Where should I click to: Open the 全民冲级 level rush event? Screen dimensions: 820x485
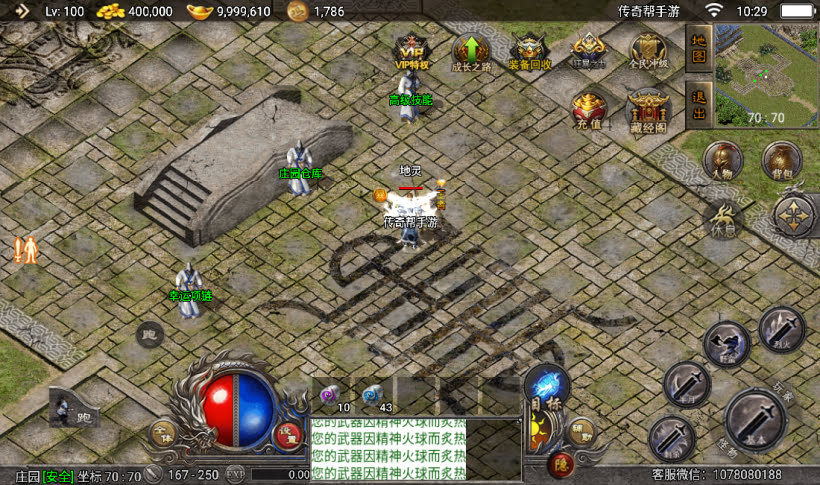pyautogui.click(x=647, y=52)
